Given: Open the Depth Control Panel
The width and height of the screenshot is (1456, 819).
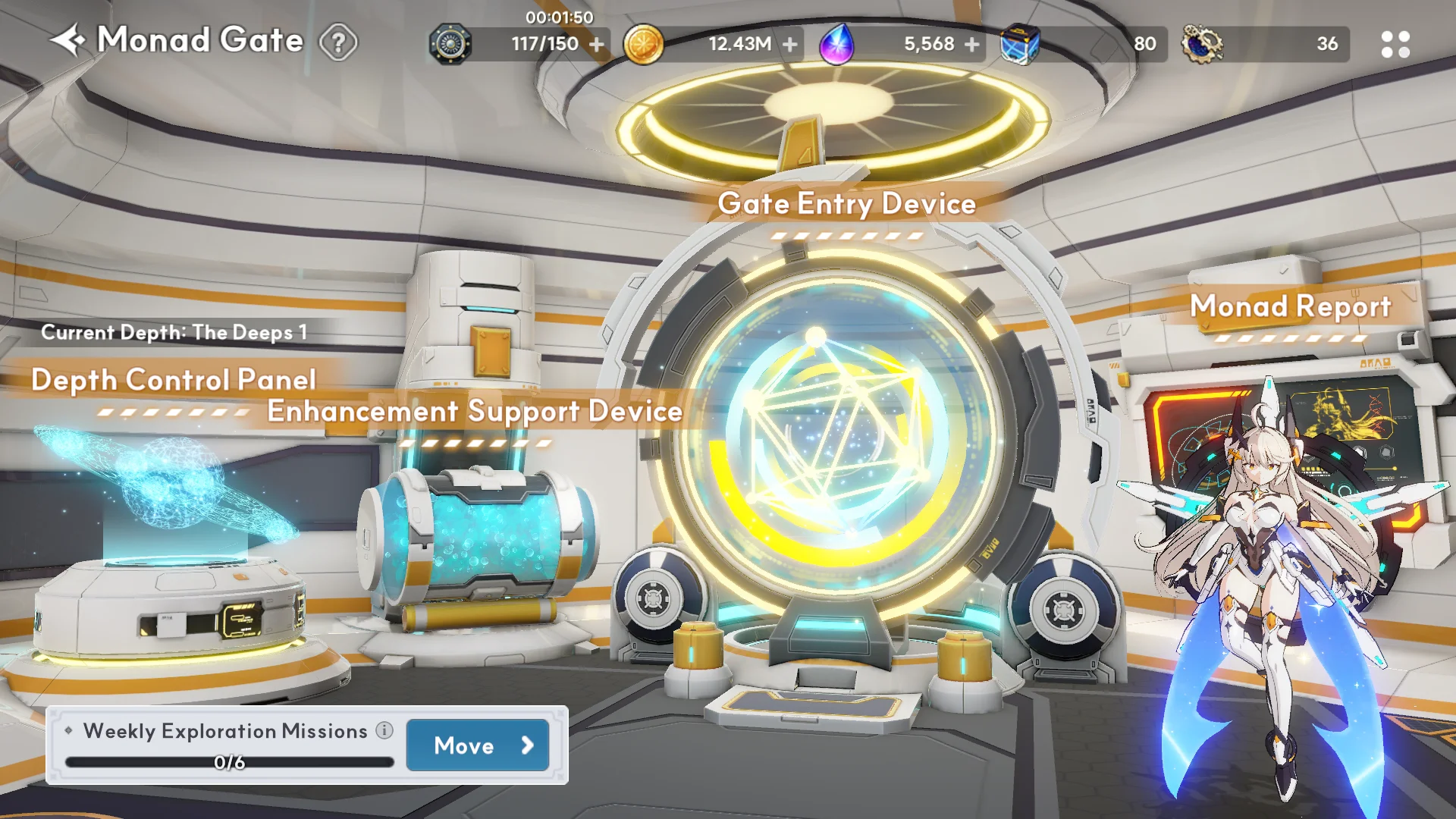Looking at the screenshot, I should point(173,380).
